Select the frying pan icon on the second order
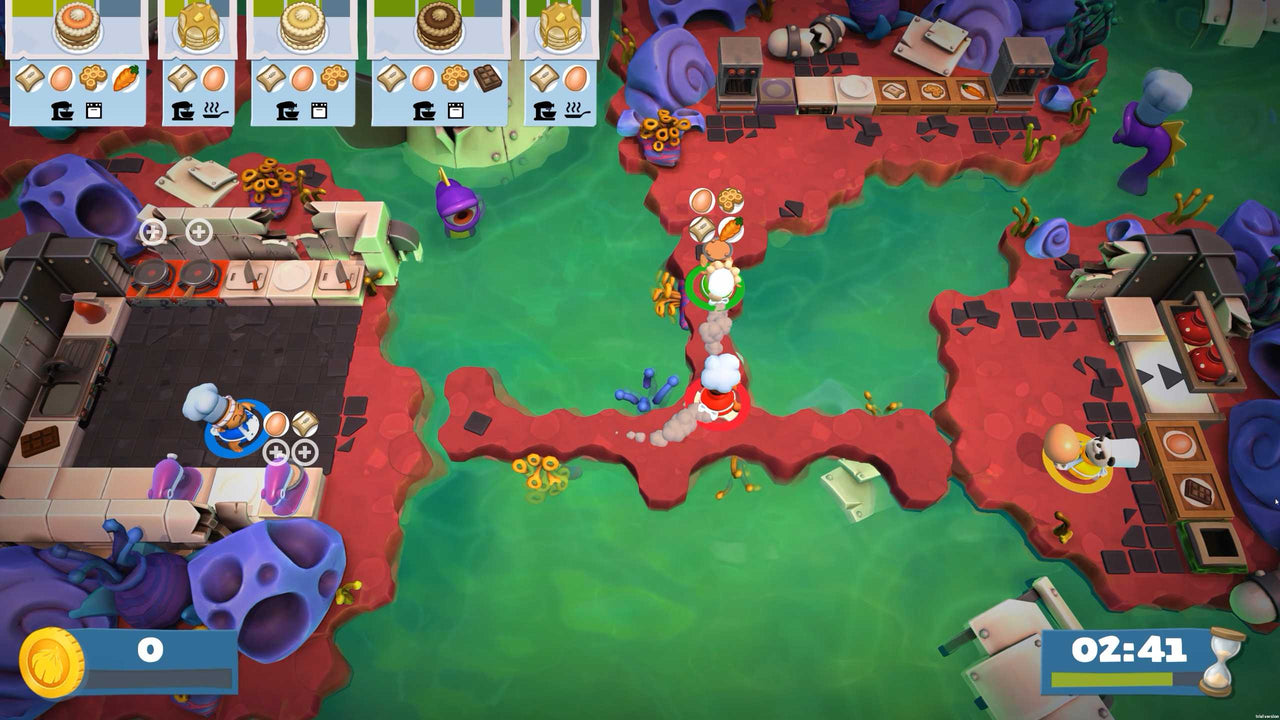Viewport: 1280px width, 720px height. pos(213,110)
